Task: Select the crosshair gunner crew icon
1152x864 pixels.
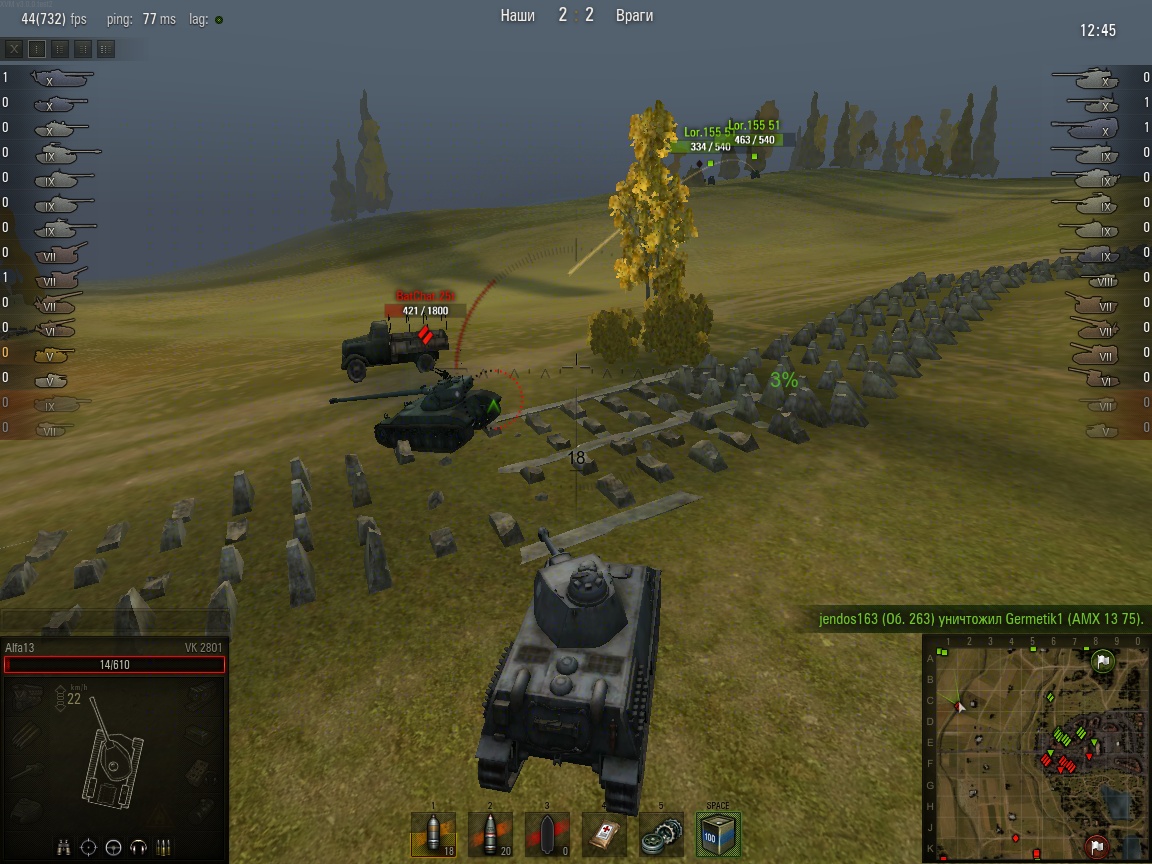Action: (x=88, y=847)
